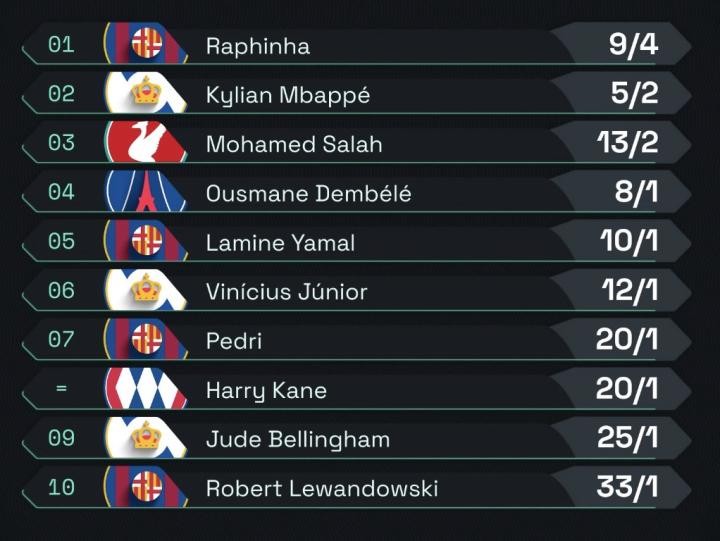Choose Kylian Mbappé from the list

pyautogui.click(x=288, y=95)
